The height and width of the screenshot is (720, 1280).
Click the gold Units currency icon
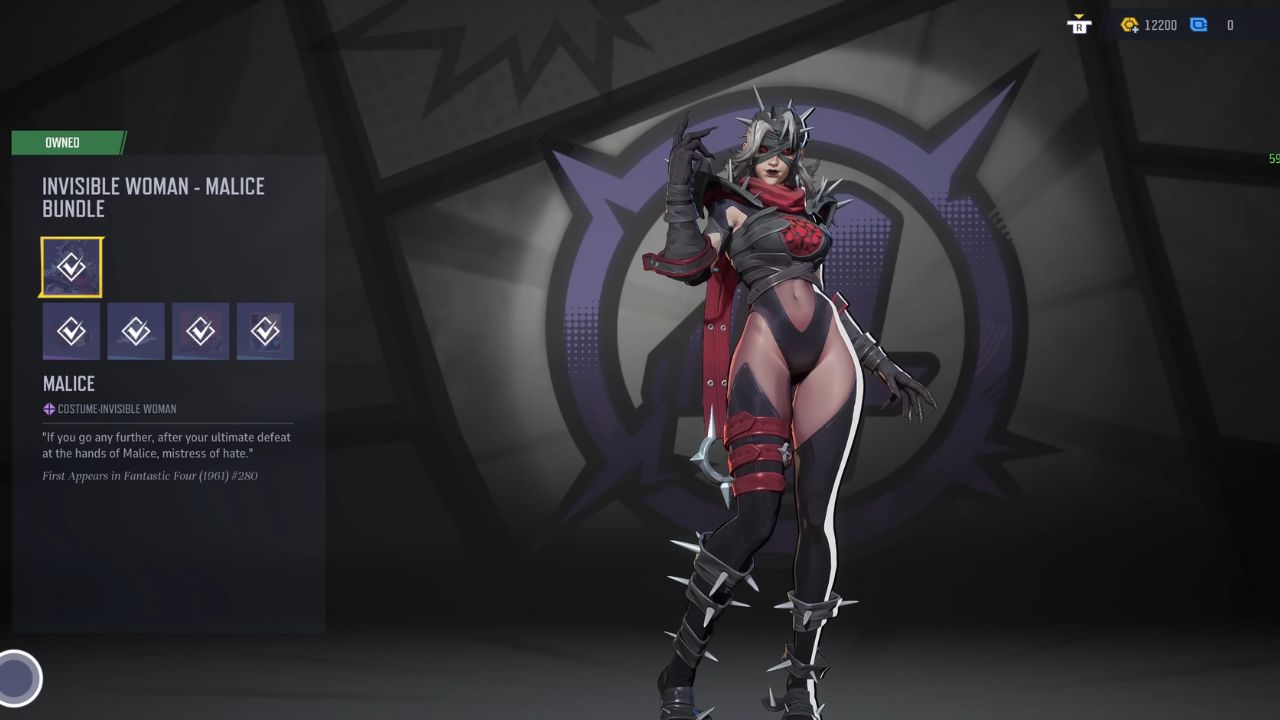click(x=1129, y=24)
